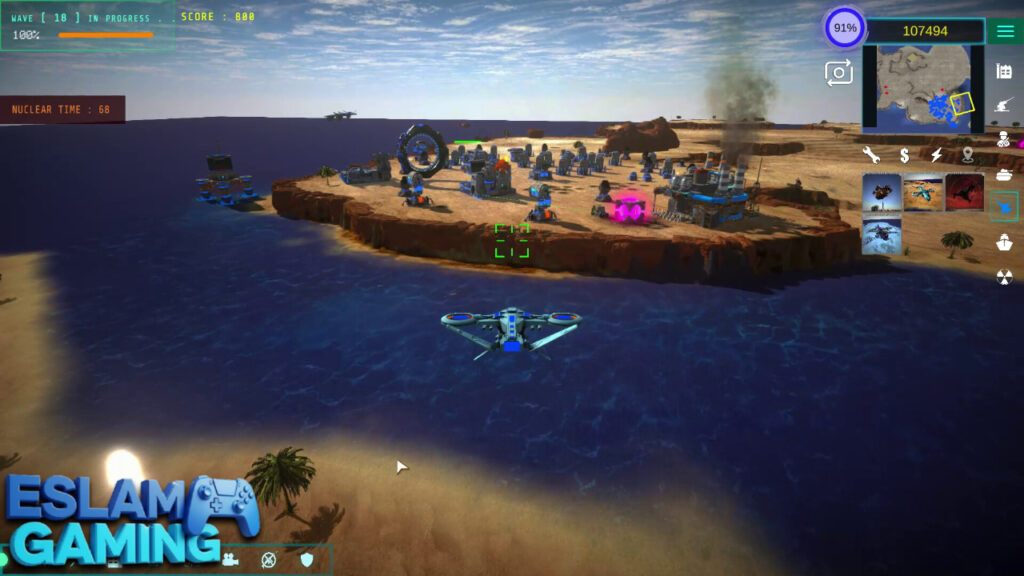
Task: Open the defense turret category
Action: pos(1004,105)
